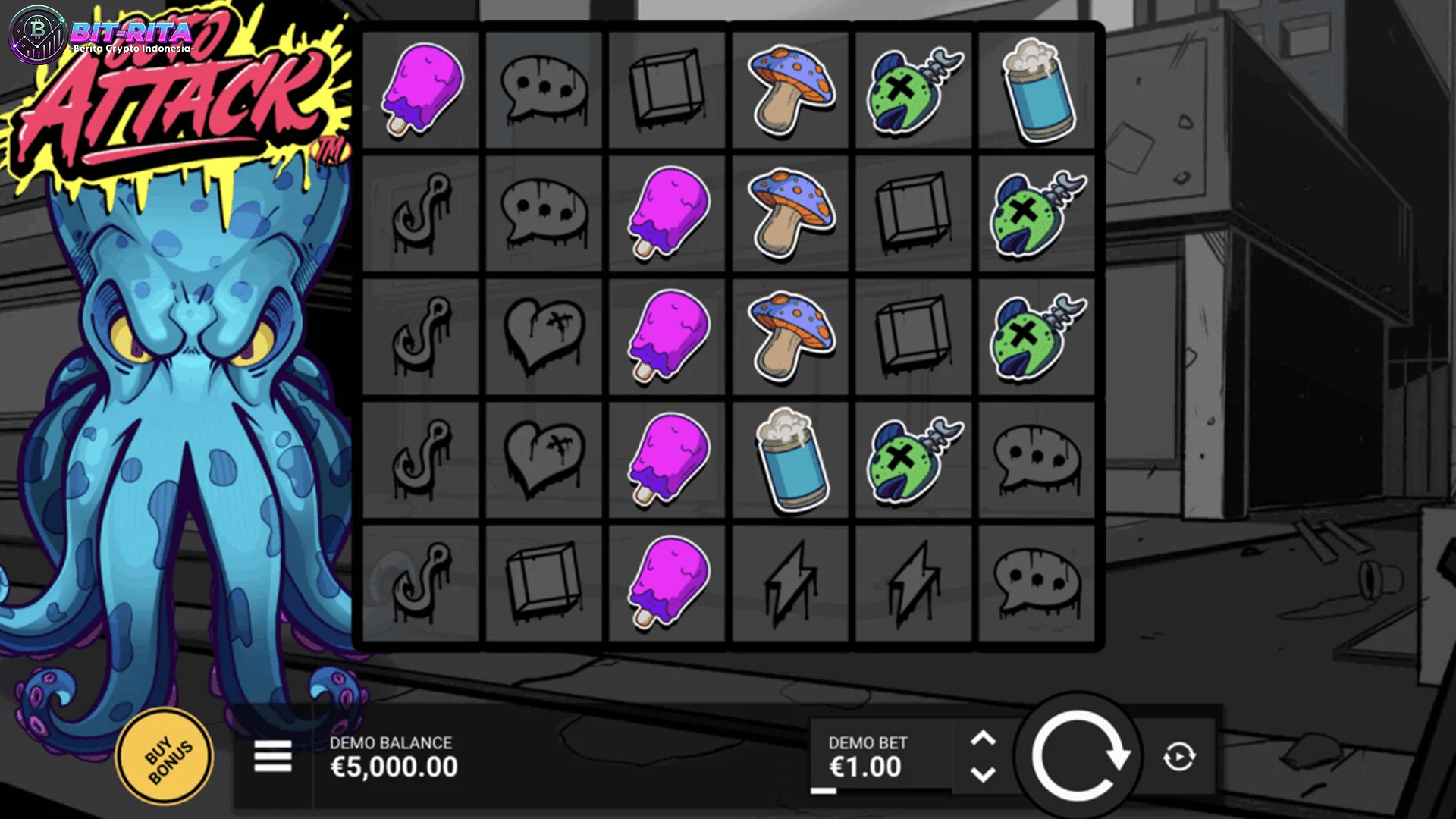Screen dimensions: 1456x819
Task: Open the Buy Bonus menu
Action: coord(165,757)
